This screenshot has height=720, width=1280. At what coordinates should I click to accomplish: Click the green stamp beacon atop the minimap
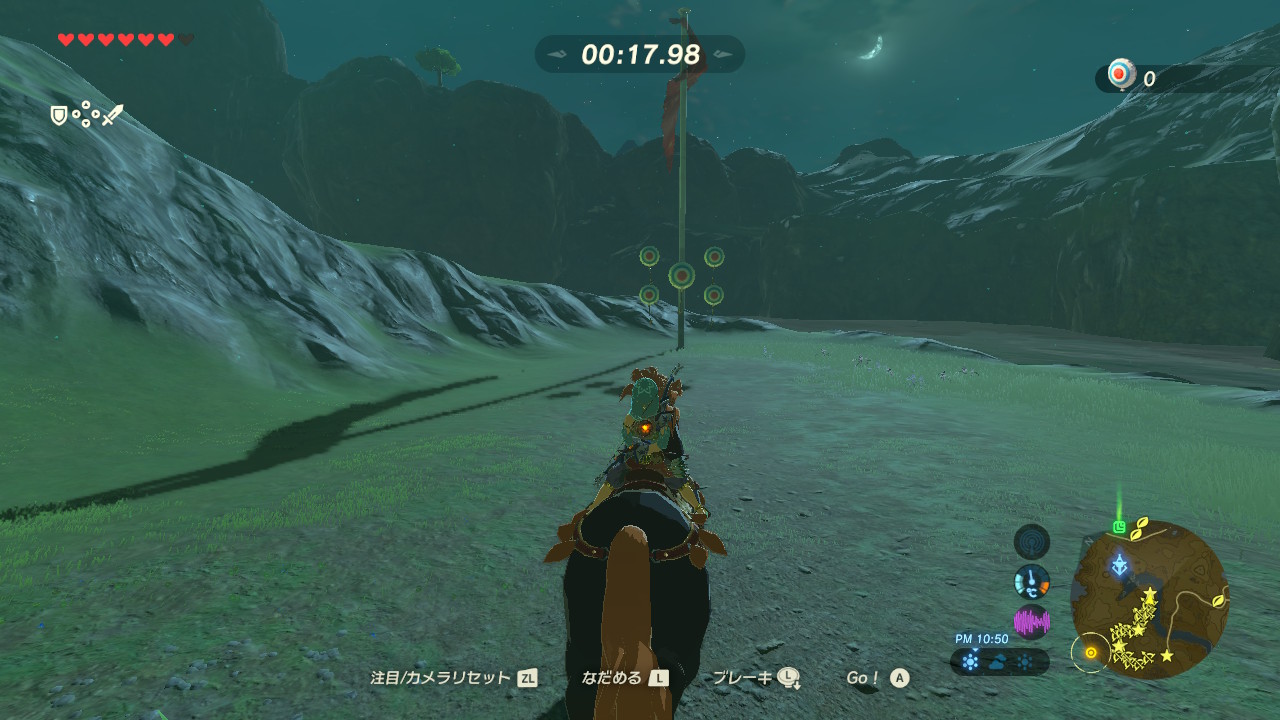(1120, 526)
